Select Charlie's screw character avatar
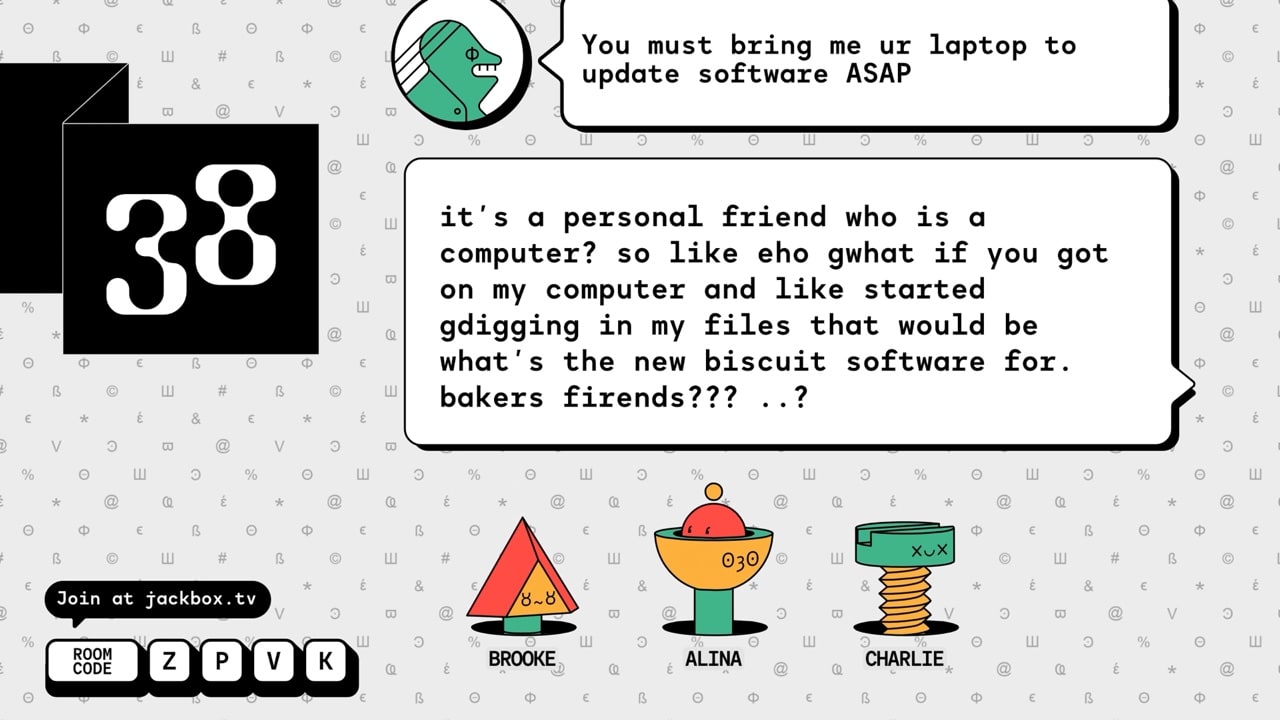1280x720 pixels. [x=903, y=580]
